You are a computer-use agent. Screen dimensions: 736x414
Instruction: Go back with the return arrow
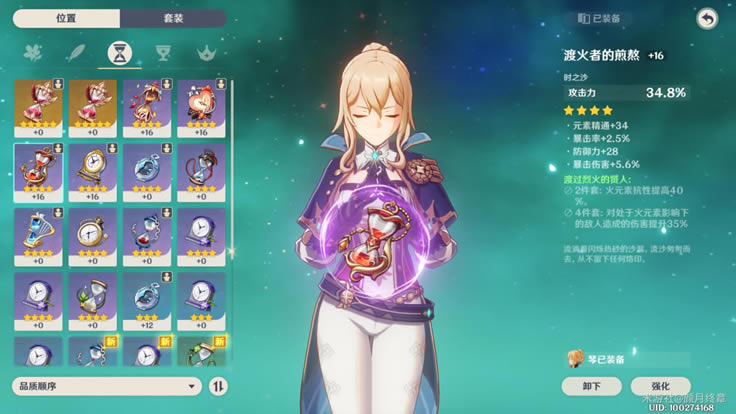707,18
